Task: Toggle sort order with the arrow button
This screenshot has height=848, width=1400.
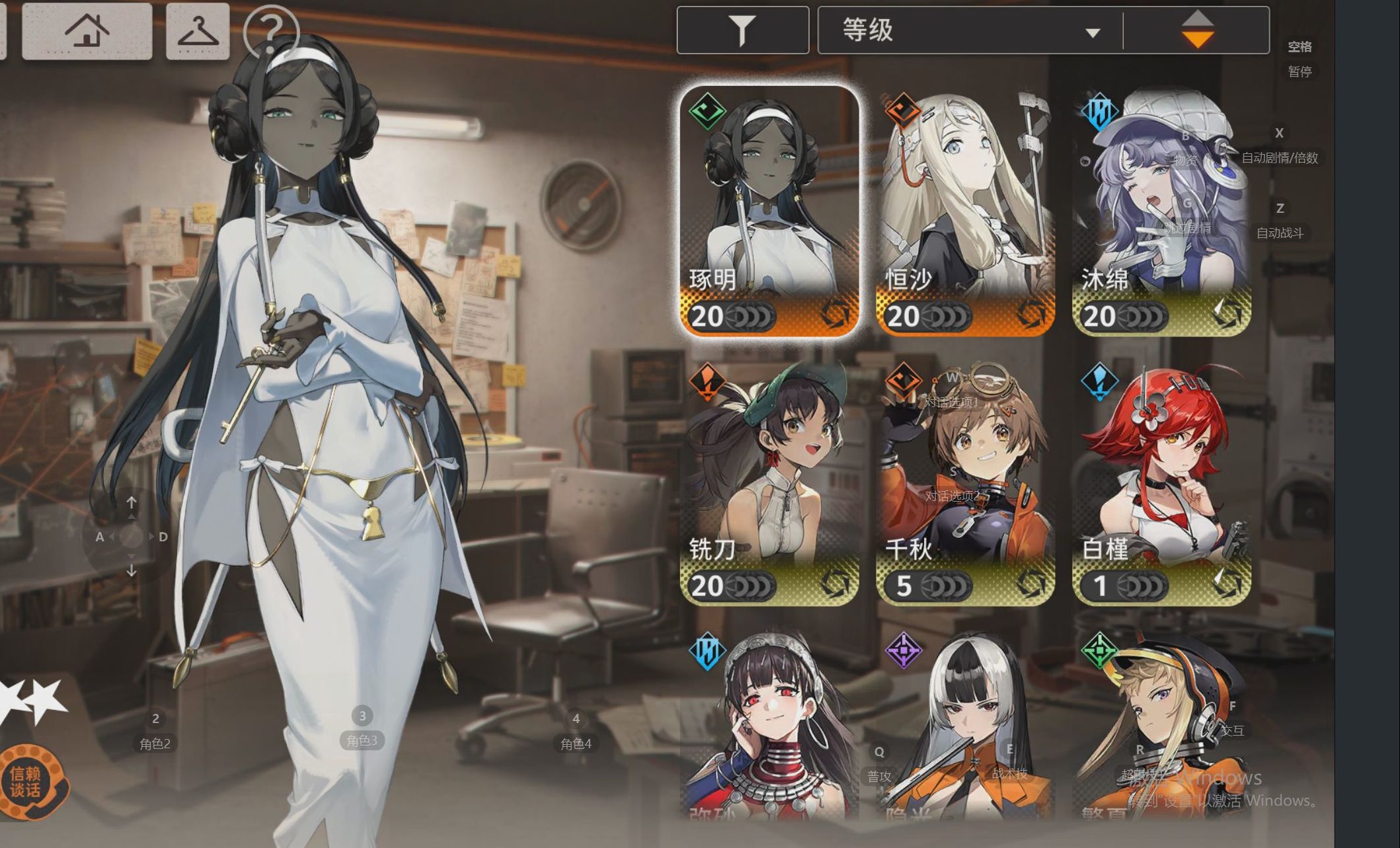Action: coord(1197,30)
